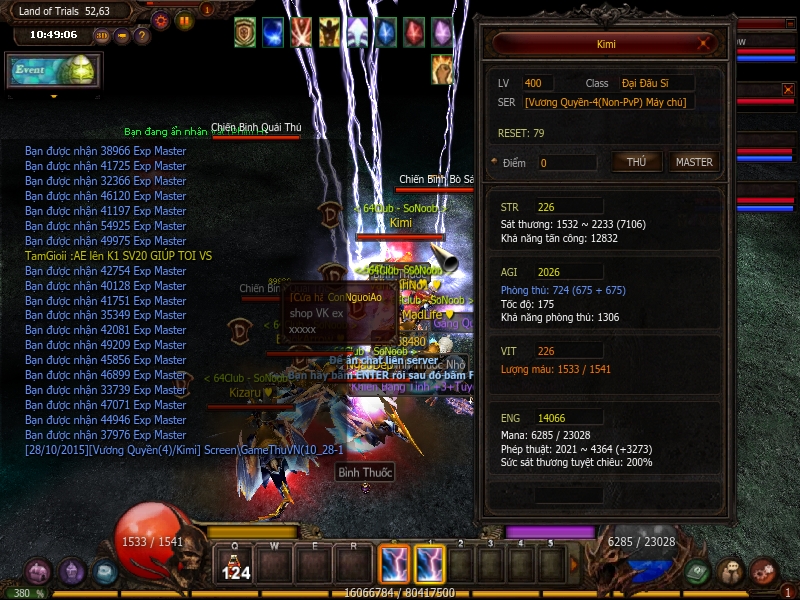Open the question mark help button
The height and width of the screenshot is (600, 800).
pyautogui.click(x=142, y=35)
